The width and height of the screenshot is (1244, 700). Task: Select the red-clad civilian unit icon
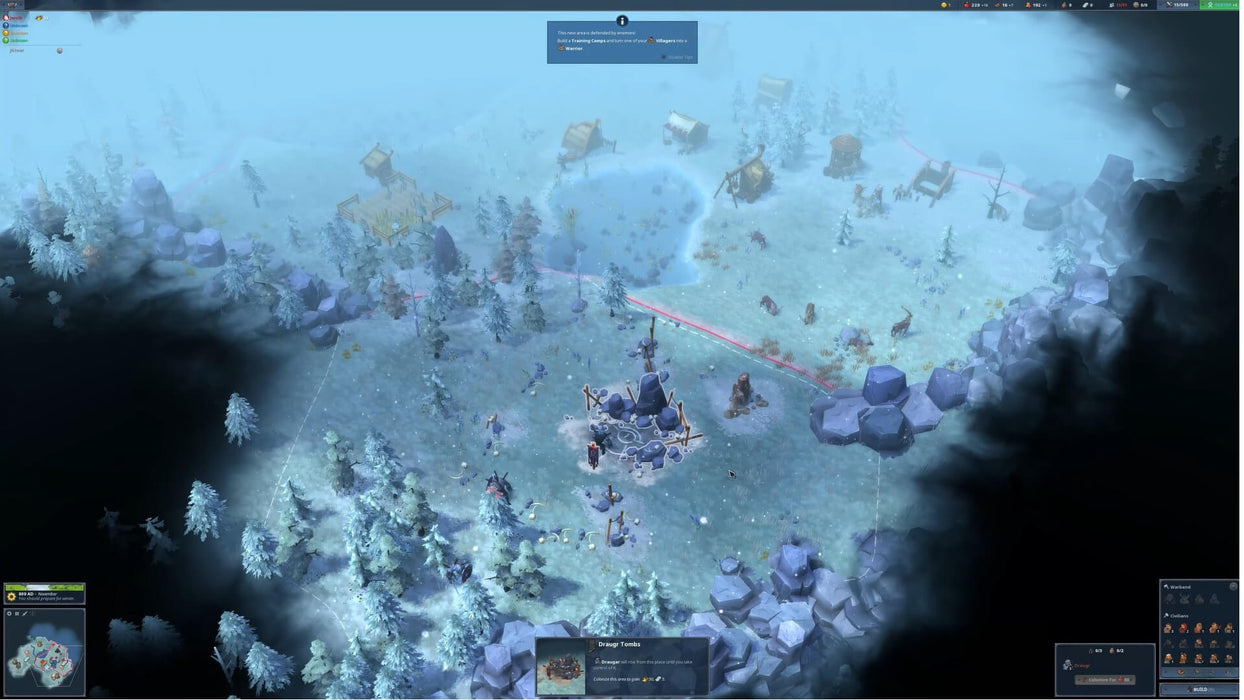coord(1185,628)
